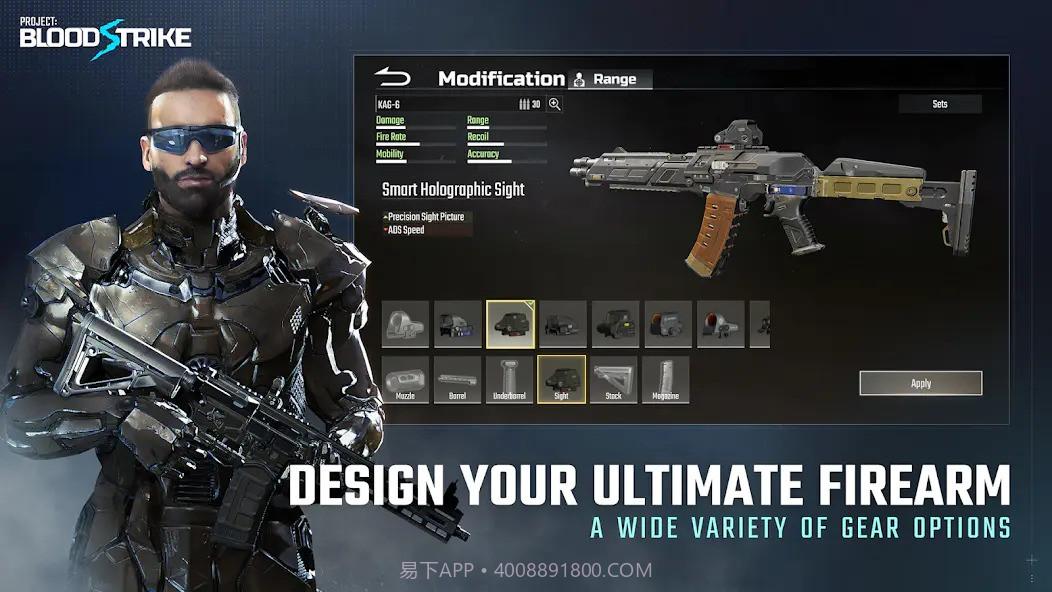Open the Range test button

click(609, 79)
